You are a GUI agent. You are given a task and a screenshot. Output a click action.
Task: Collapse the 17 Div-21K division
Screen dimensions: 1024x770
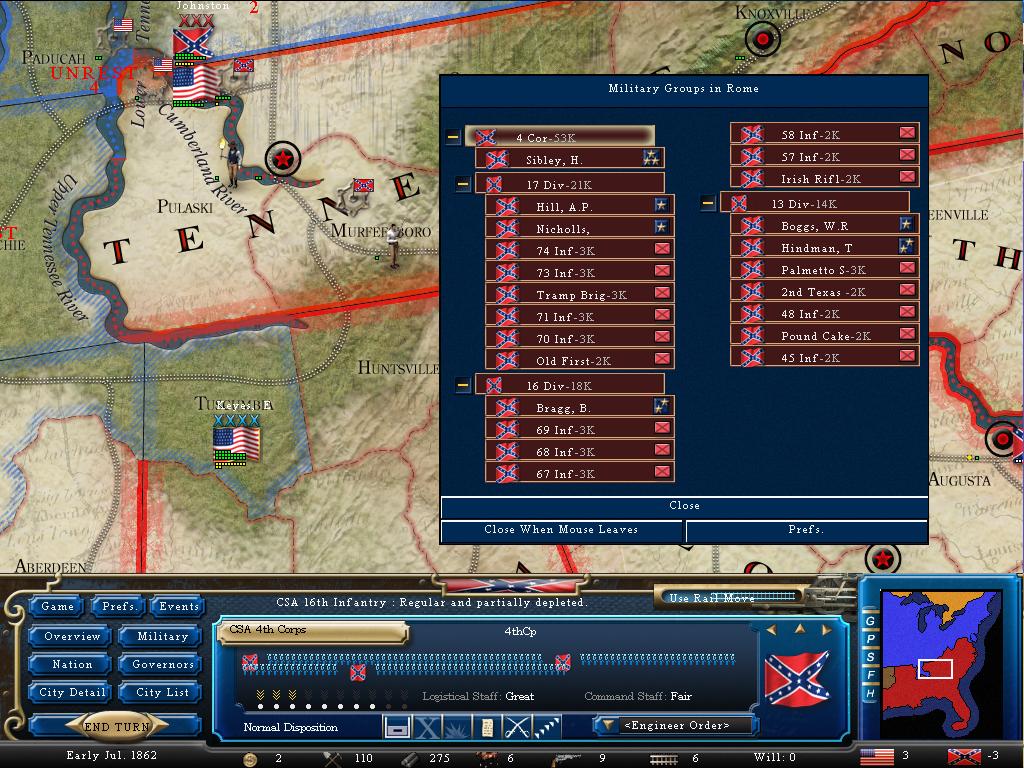point(463,184)
